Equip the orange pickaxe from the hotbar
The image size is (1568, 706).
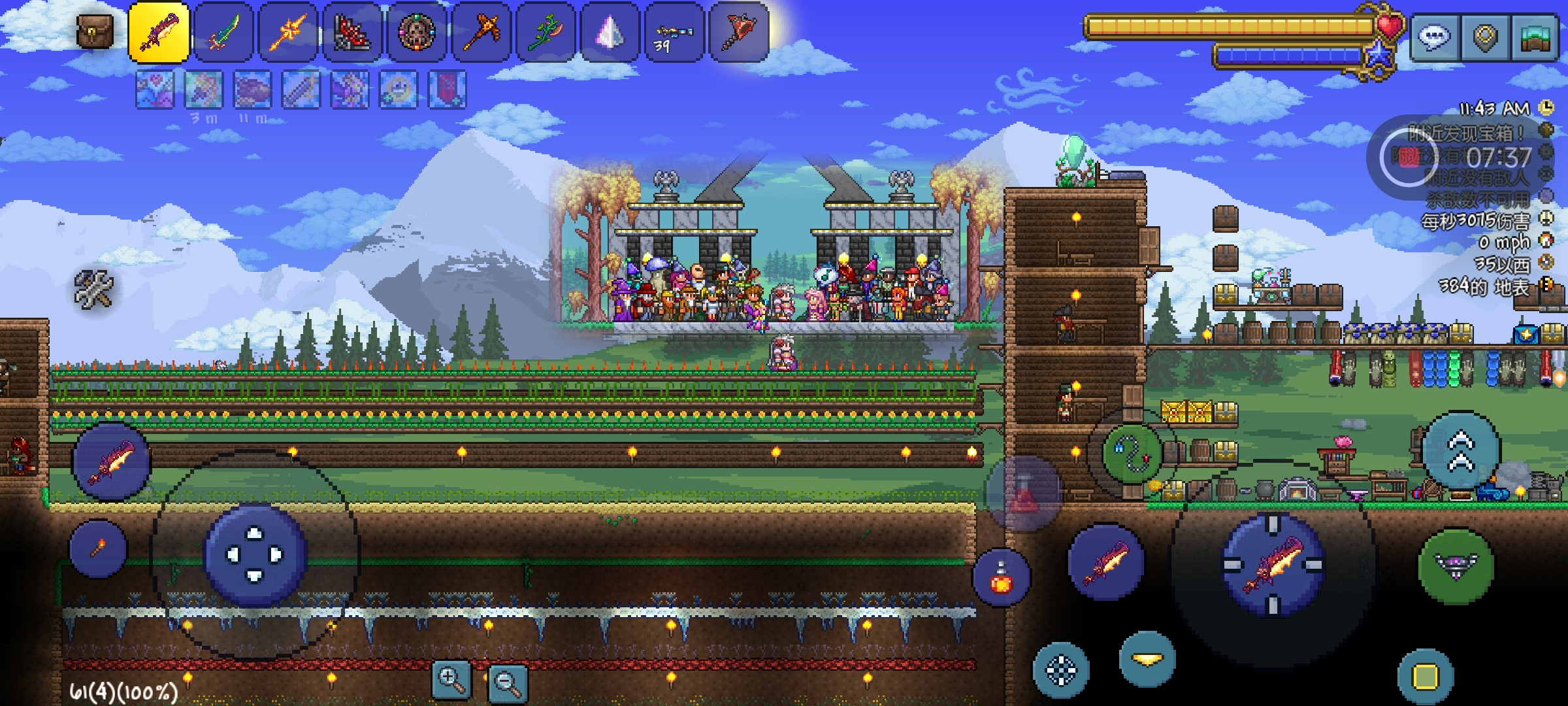pos(482,32)
